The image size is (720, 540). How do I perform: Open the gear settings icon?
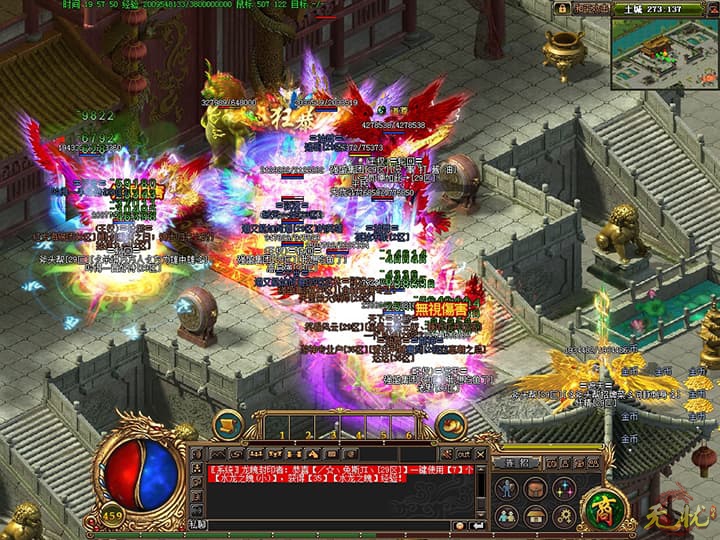[x=565, y=516]
